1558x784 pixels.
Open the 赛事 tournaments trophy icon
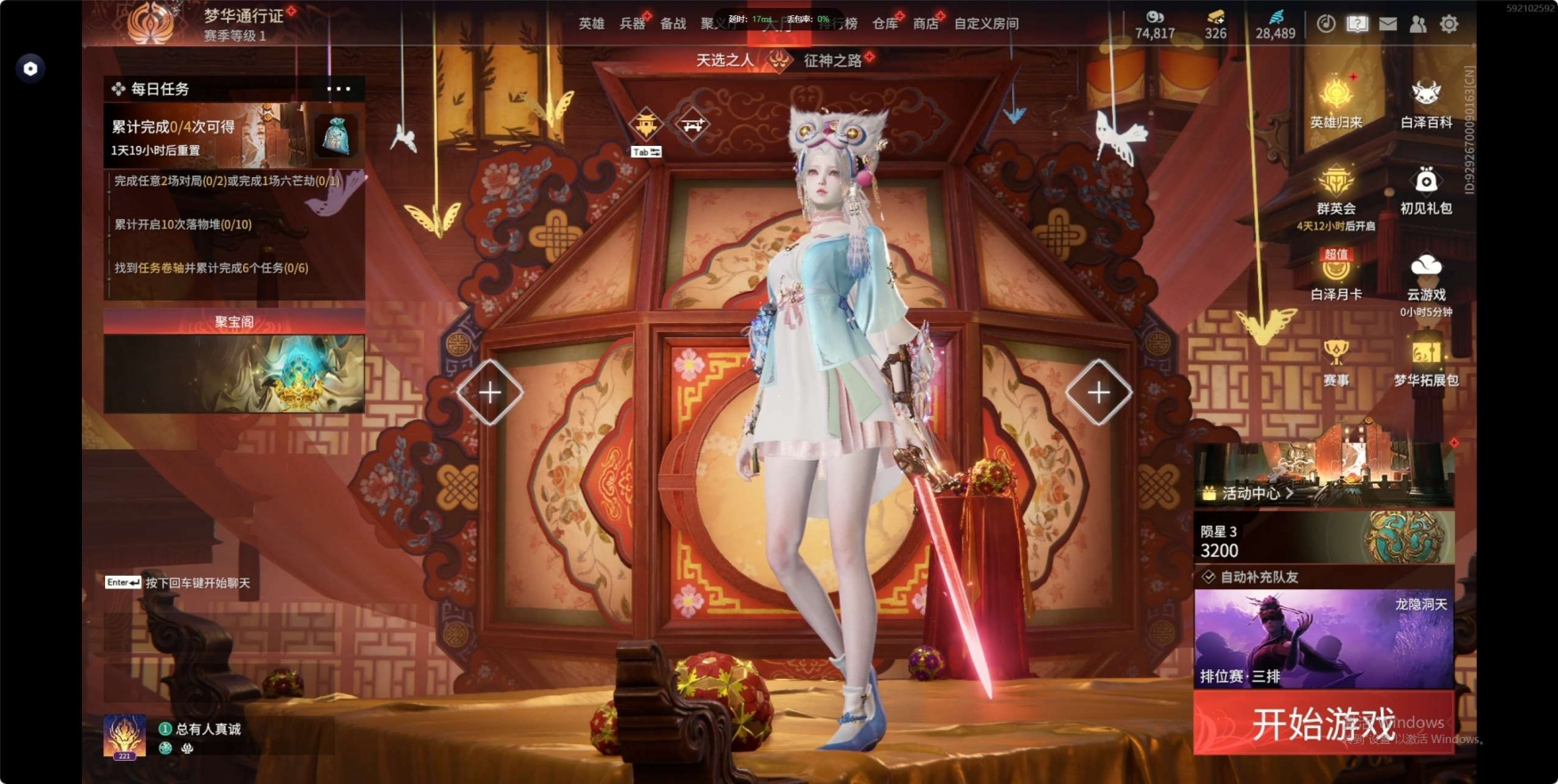click(x=1335, y=361)
